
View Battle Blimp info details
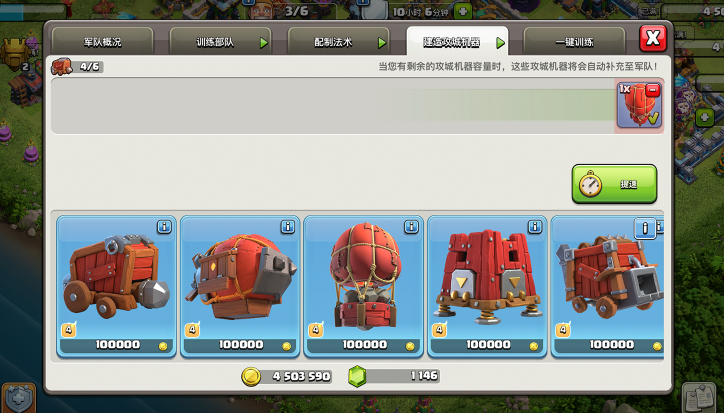click(x=288, y=227)
